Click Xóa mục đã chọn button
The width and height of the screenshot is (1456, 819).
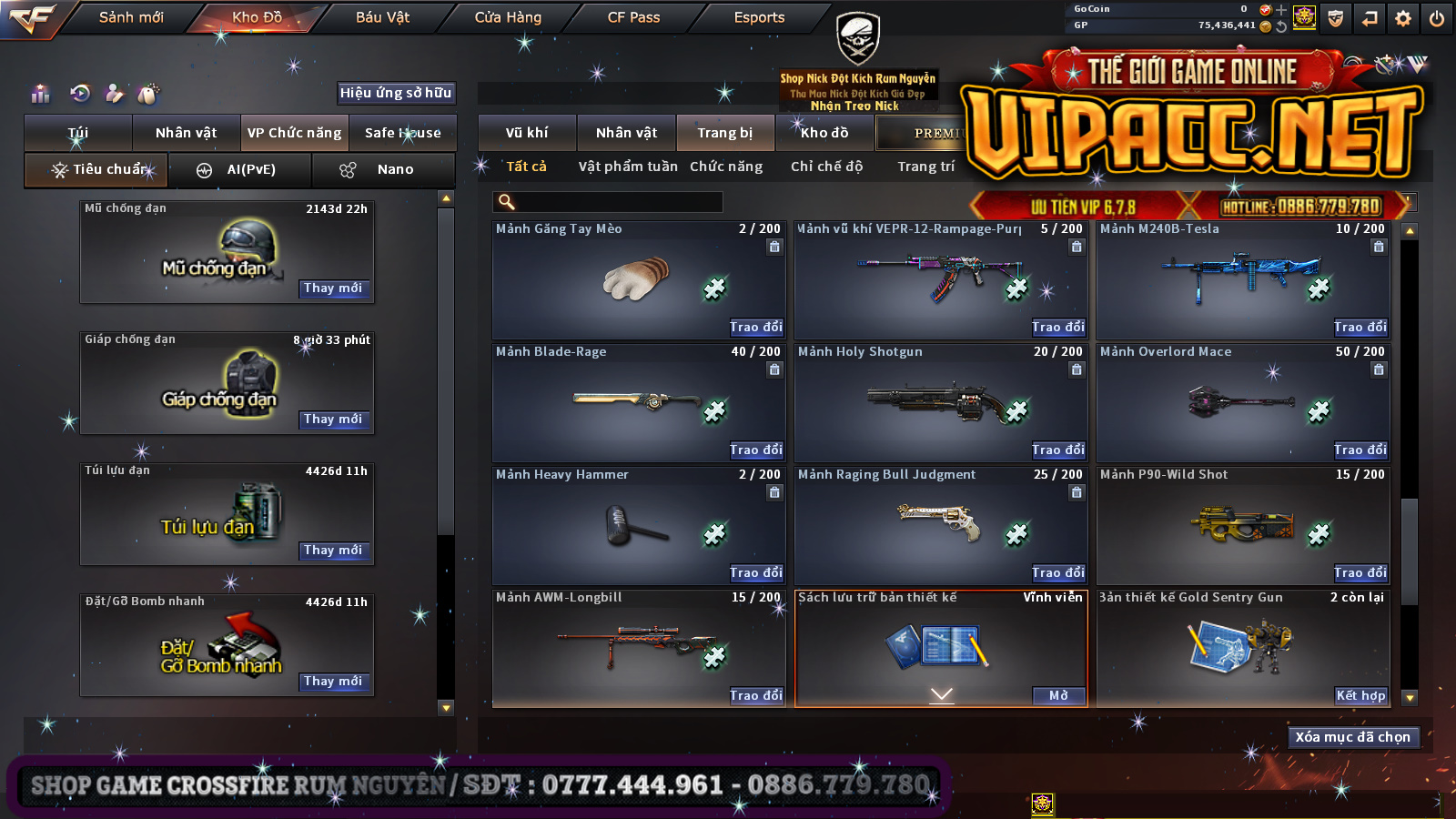(x=1352, y=737)
